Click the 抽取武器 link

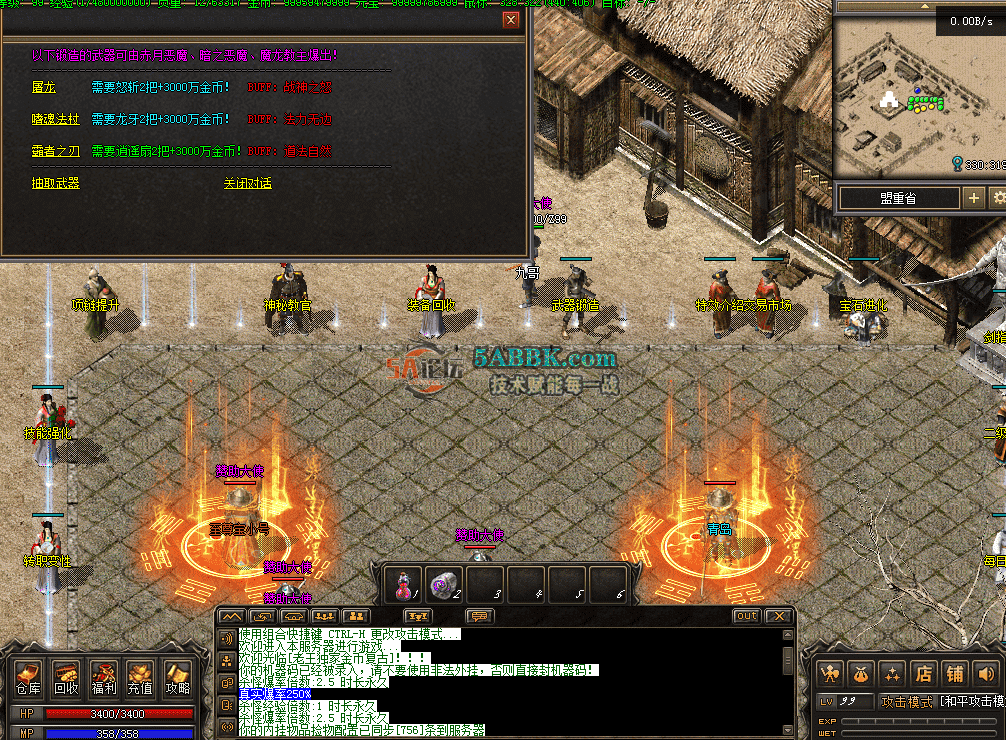[x=55, y=183]
